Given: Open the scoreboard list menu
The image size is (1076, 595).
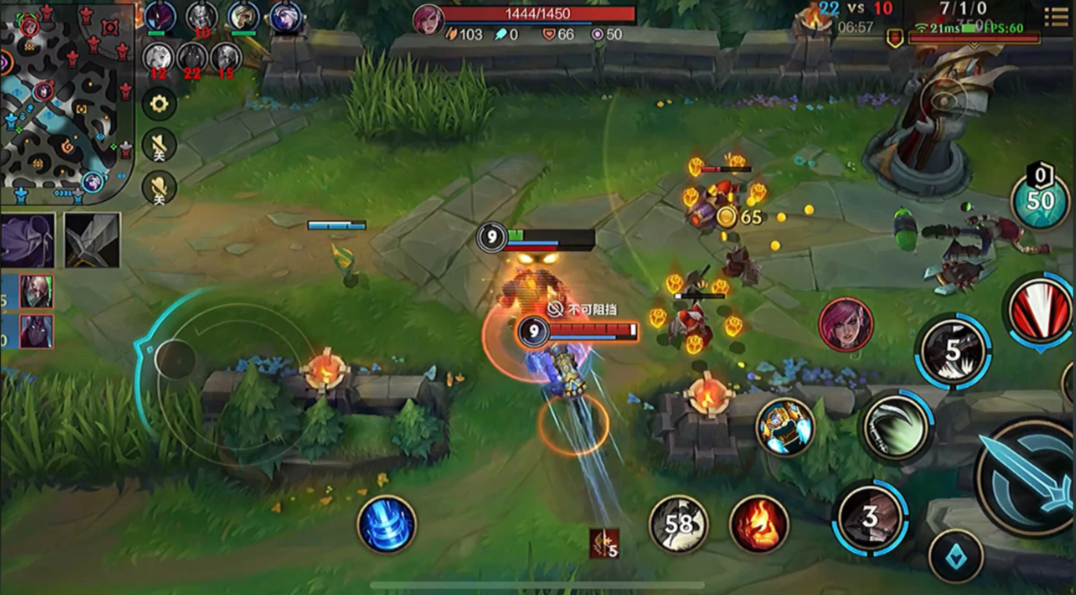Looking at the screenshot, I should click(1056, 16).
